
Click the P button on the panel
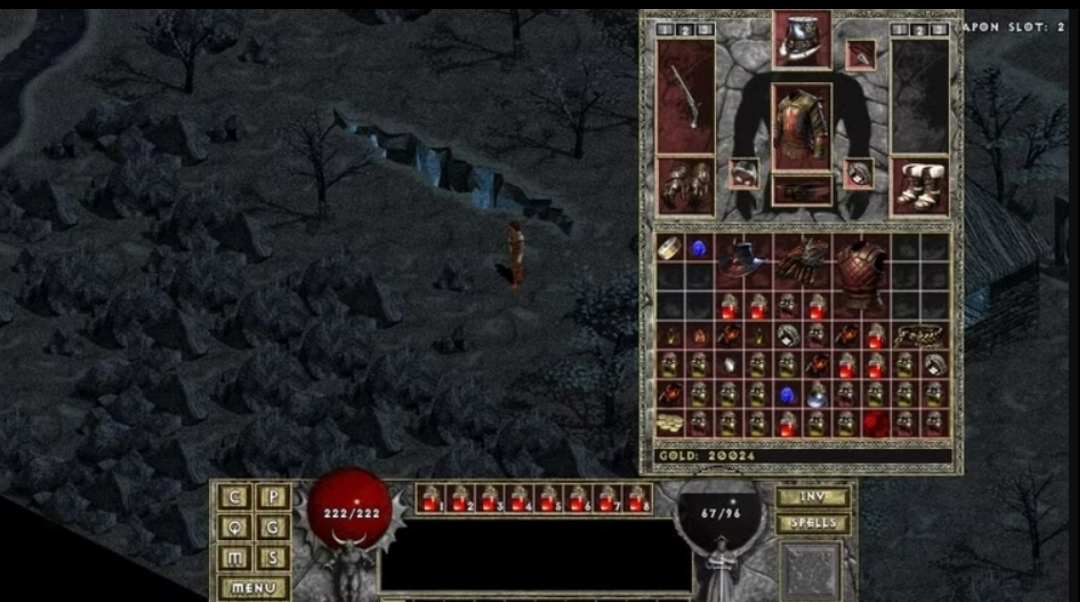click(x=273, y=497)
